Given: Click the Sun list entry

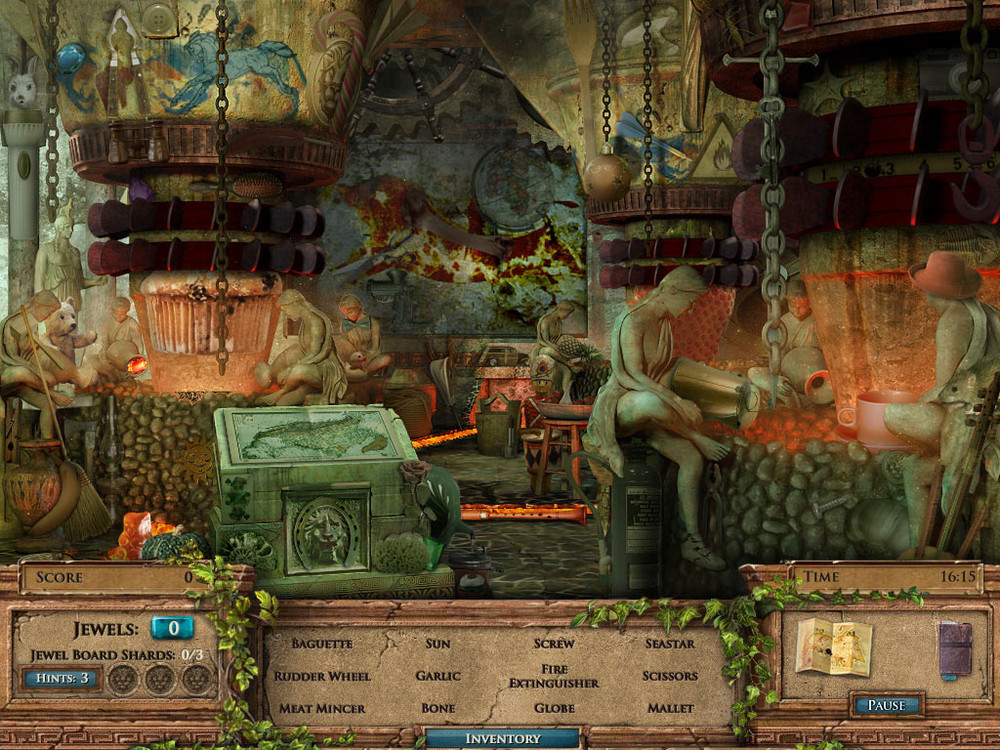Looking at the screenshot, I should [438, 643].
